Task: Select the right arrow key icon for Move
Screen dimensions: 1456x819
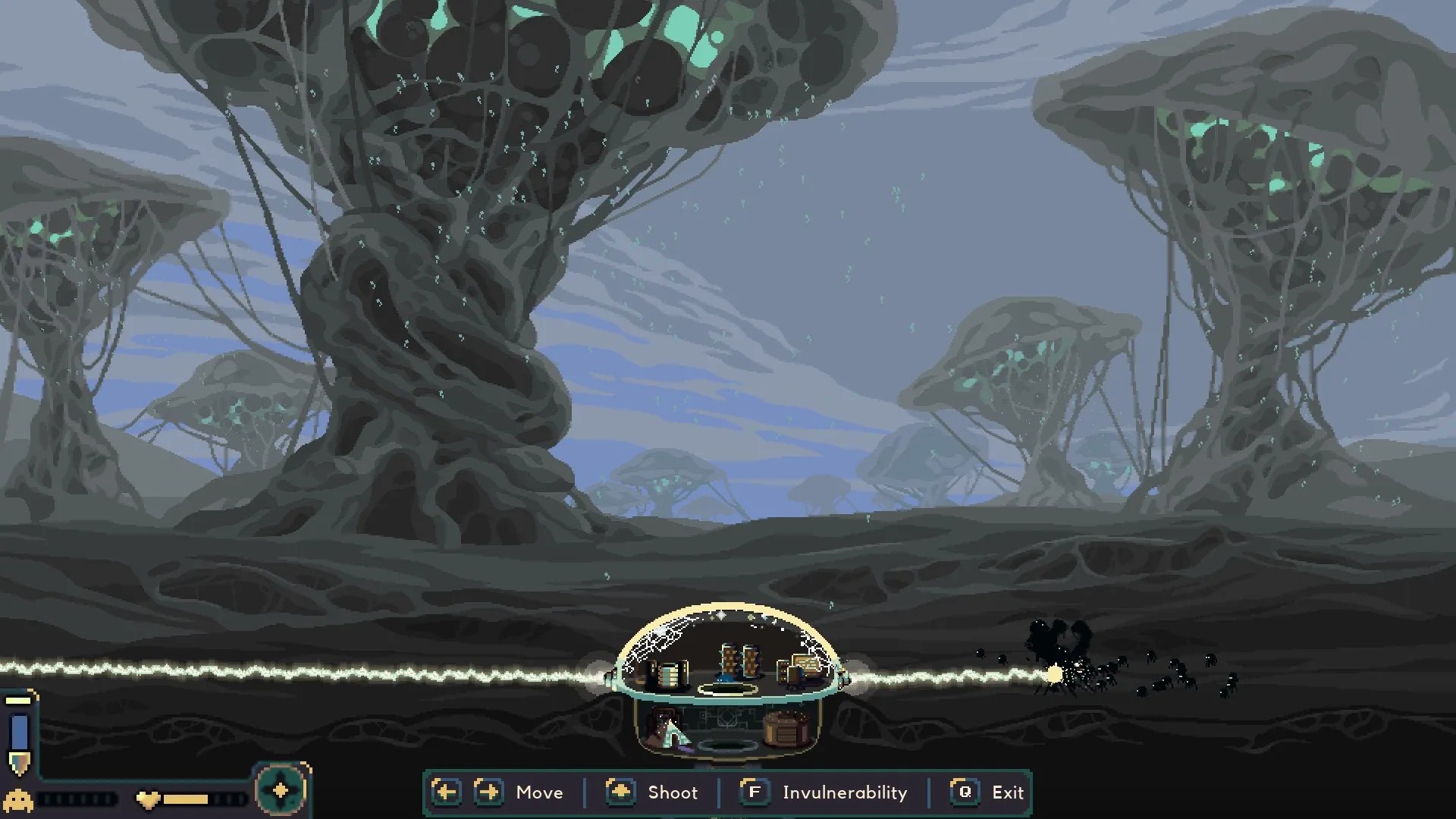Action: (488, 792)
